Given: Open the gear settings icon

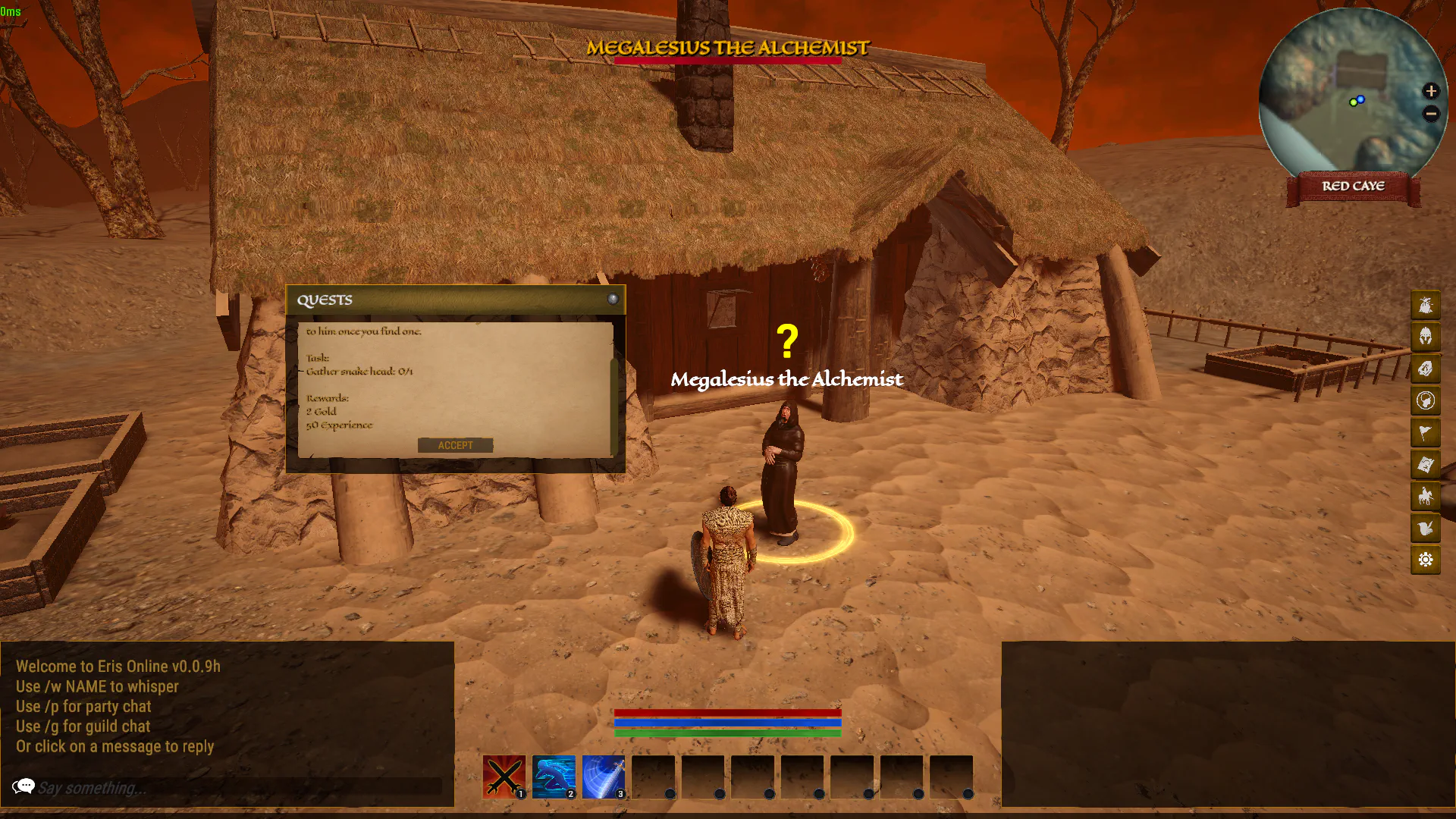Looking at the screenshot, I should [x=1426, y=560].
